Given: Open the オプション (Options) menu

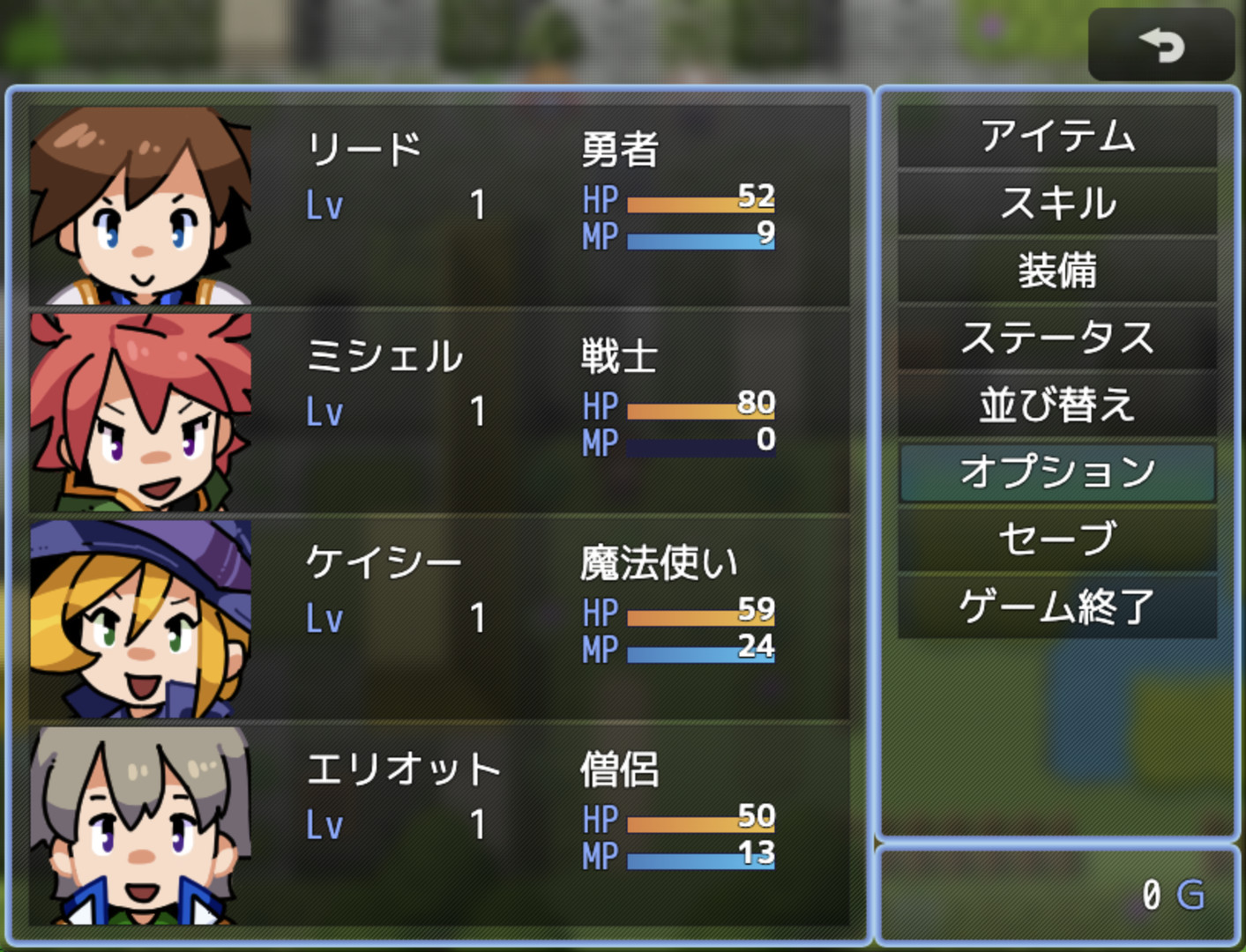Looking at the screenshot, I should pyautogui.click(x=1057, y=472).
